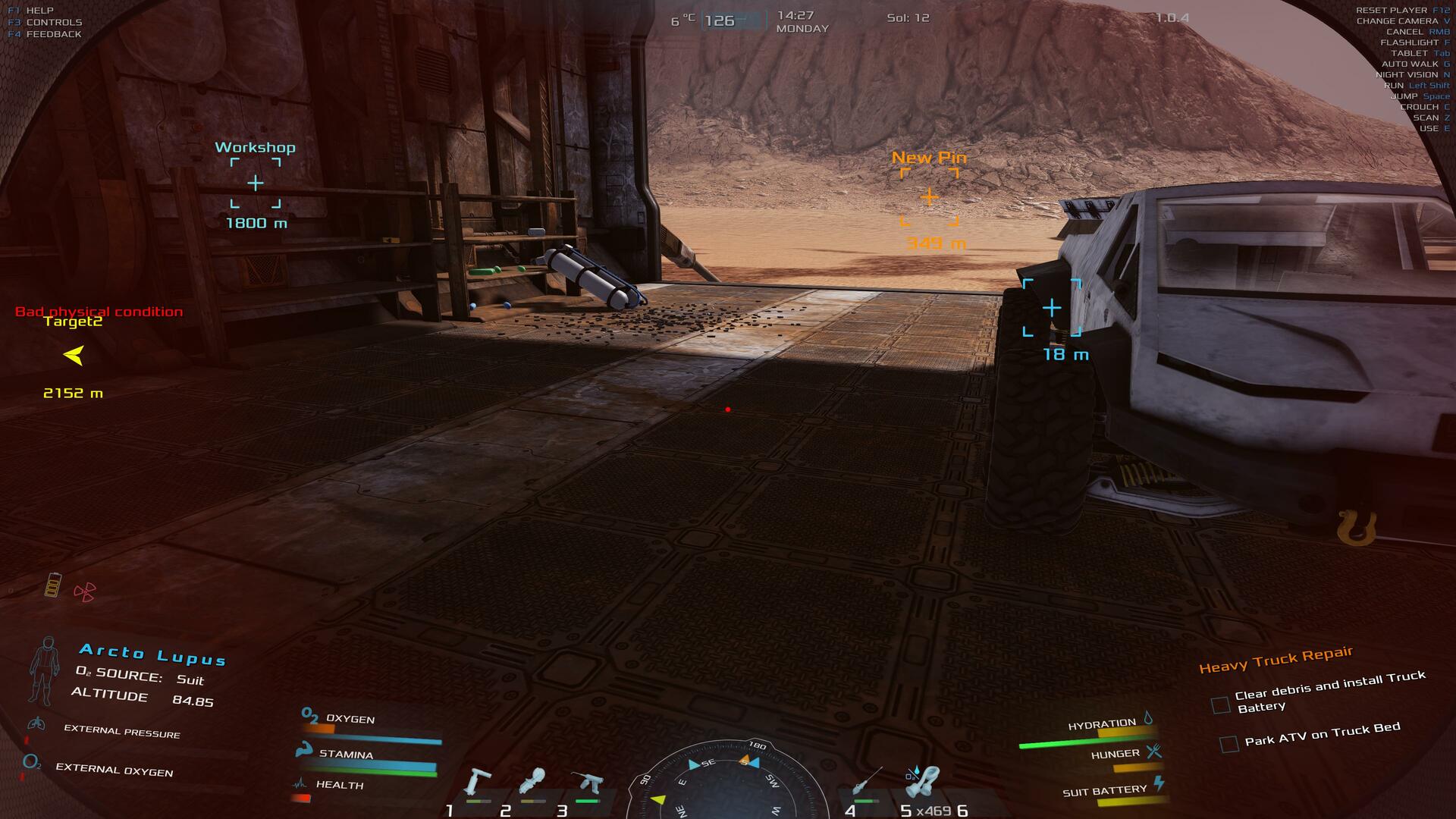Select the flashlight in hotbar slot 2

(532, 782)
